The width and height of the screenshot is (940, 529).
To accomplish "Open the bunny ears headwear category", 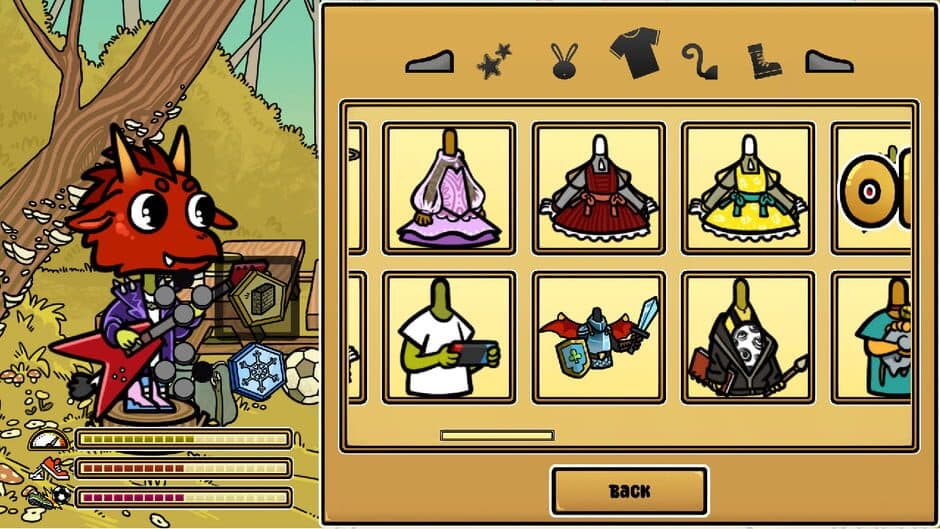I will pyautogui.click(x=565, y=61).
